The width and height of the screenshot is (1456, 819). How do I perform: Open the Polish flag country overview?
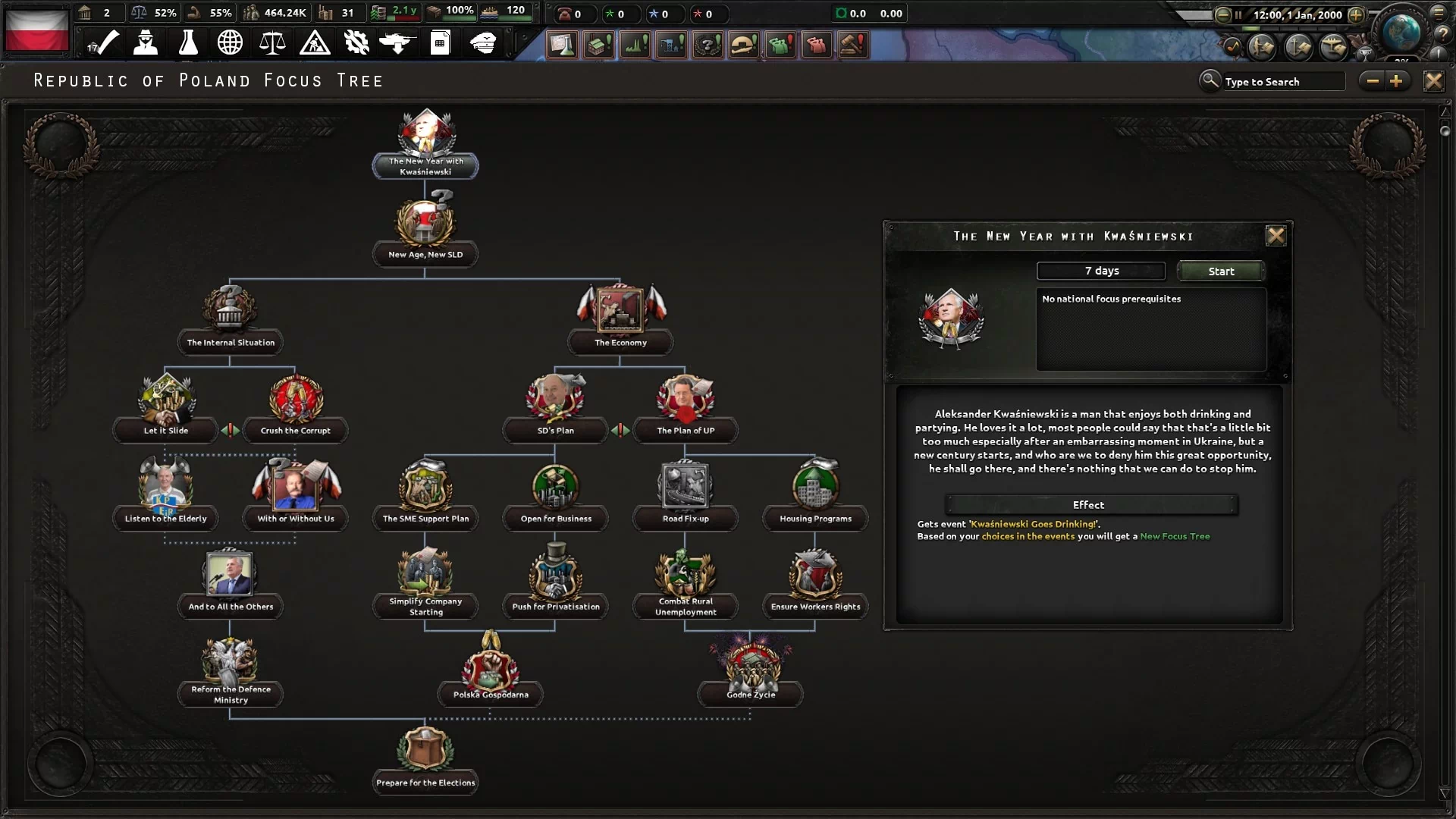pyautogui.click(x=36, y=30)
